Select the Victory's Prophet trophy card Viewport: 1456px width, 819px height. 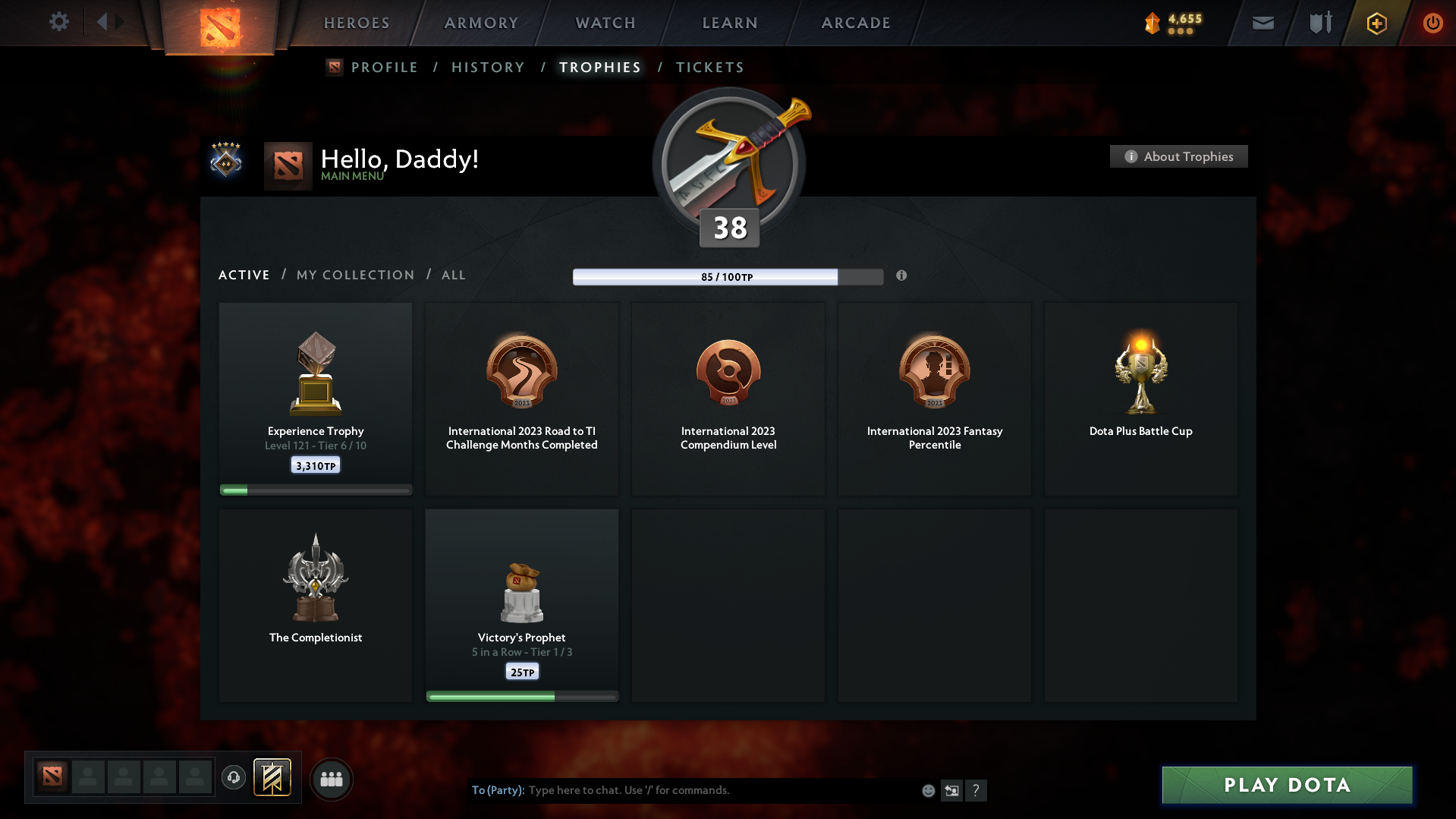521,605
